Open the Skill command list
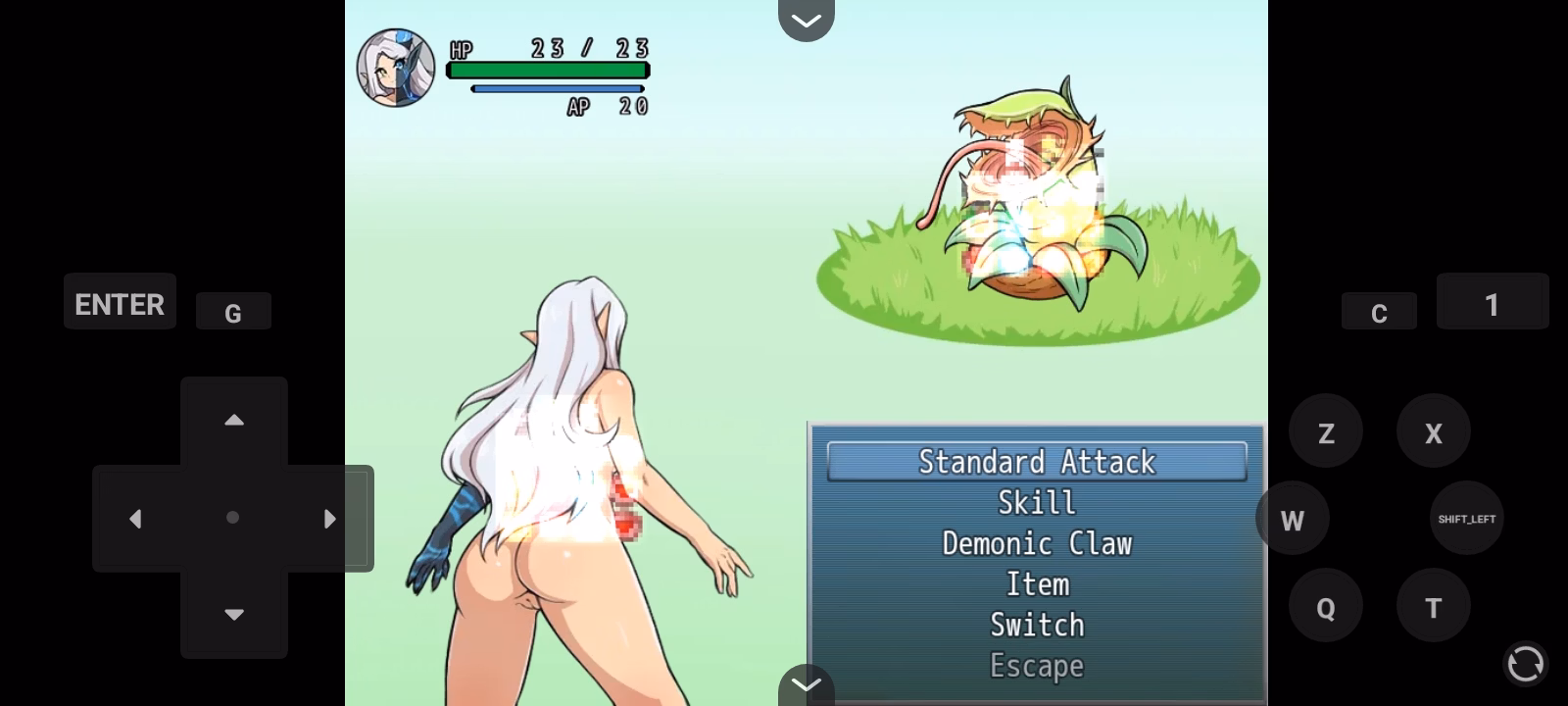The height and width of the screenshot is (706, 1568). click(x=1037, y=503)
